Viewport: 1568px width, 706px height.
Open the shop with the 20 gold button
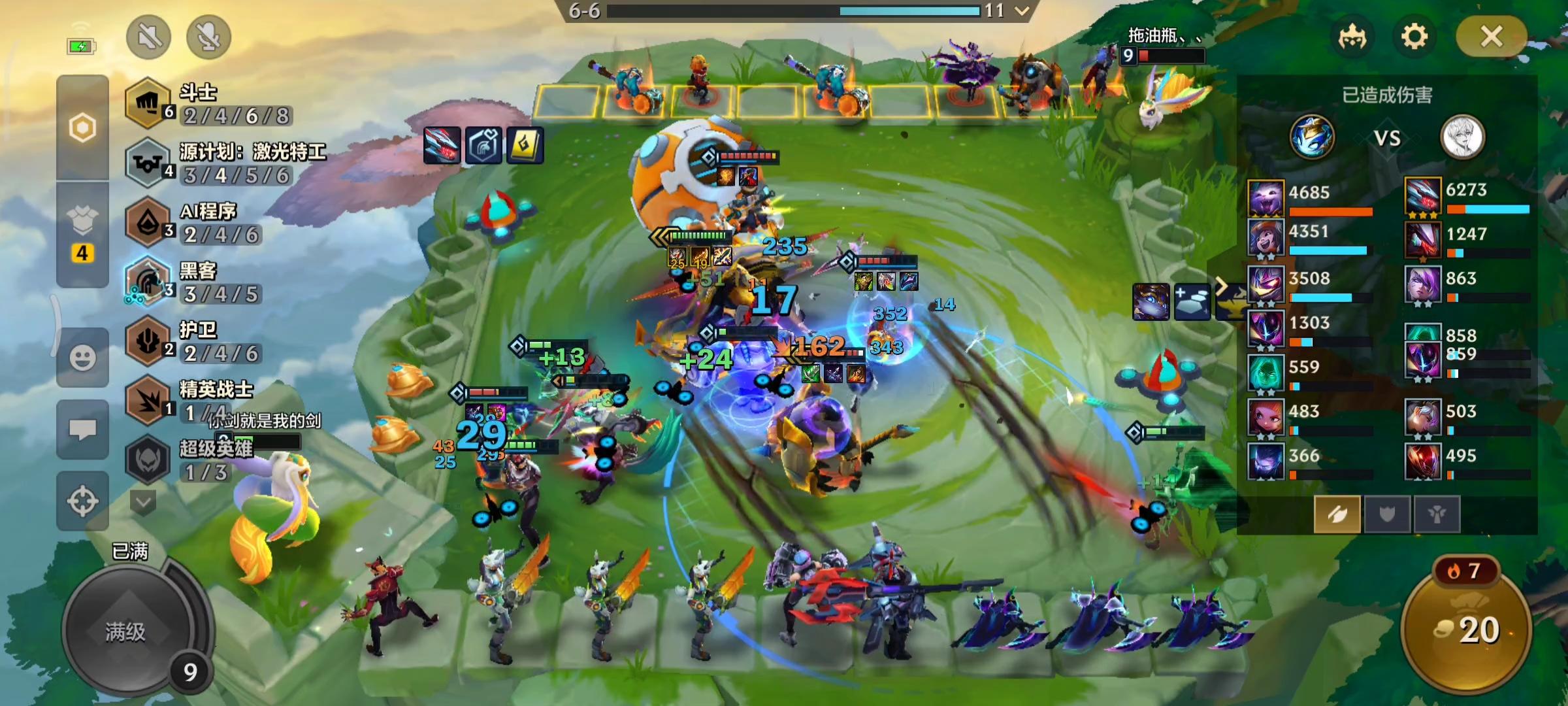[1467, 630]
